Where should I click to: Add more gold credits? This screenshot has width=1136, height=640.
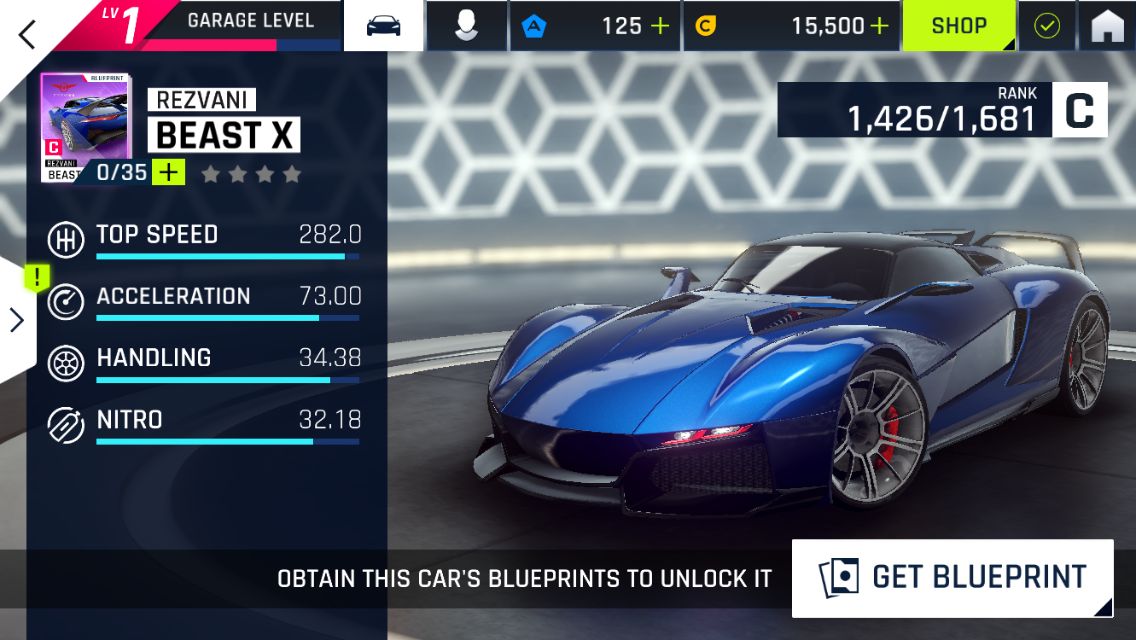(x=879, y=26)
